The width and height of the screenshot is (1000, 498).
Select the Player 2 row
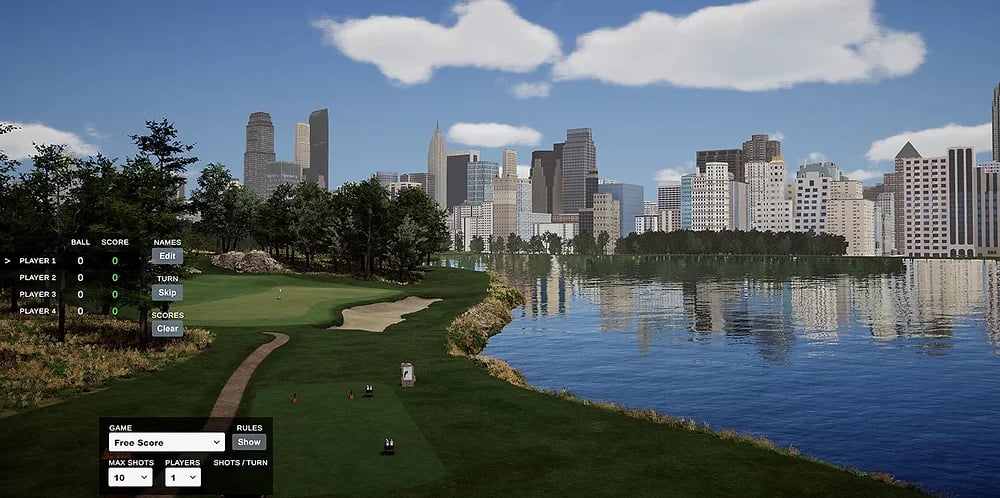pos(38,277)
